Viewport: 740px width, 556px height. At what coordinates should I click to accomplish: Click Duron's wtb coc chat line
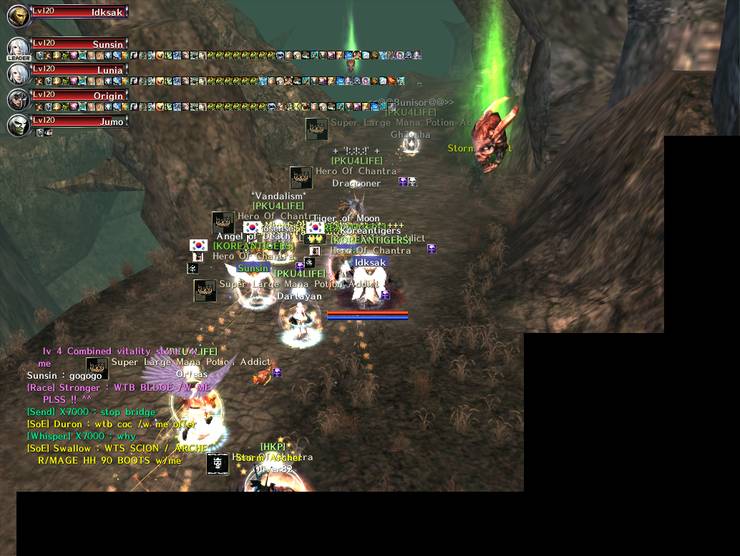coord(110,424)
